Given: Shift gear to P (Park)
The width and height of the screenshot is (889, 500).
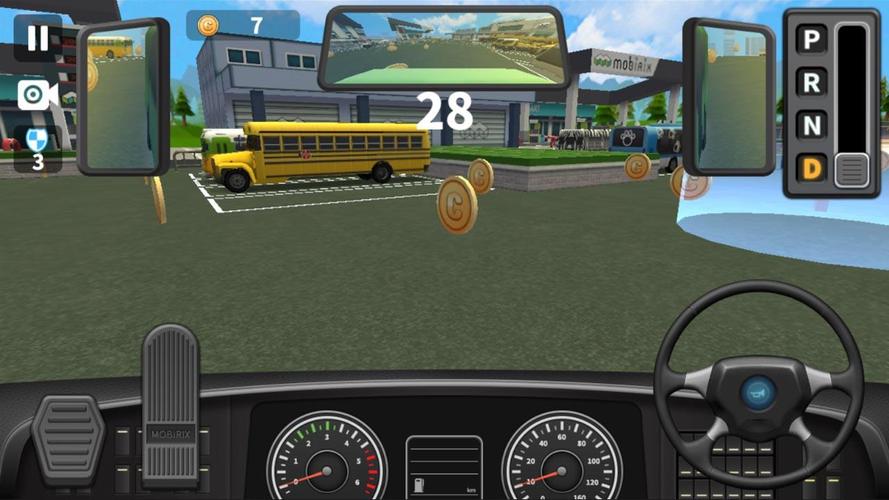Looking at the screenshot, I should [812, 42].
